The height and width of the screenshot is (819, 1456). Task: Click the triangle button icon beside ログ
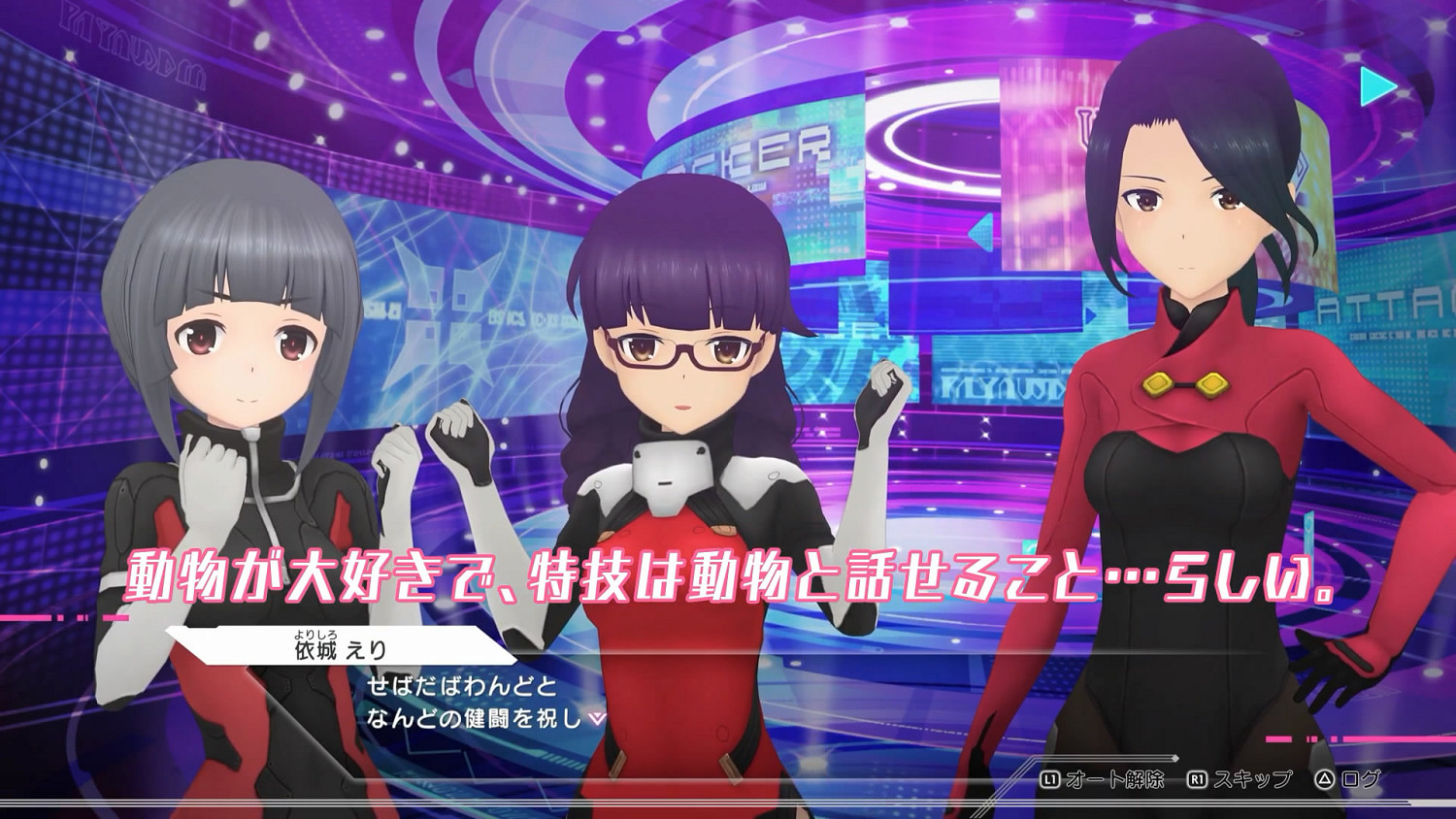pos(1322,780)
